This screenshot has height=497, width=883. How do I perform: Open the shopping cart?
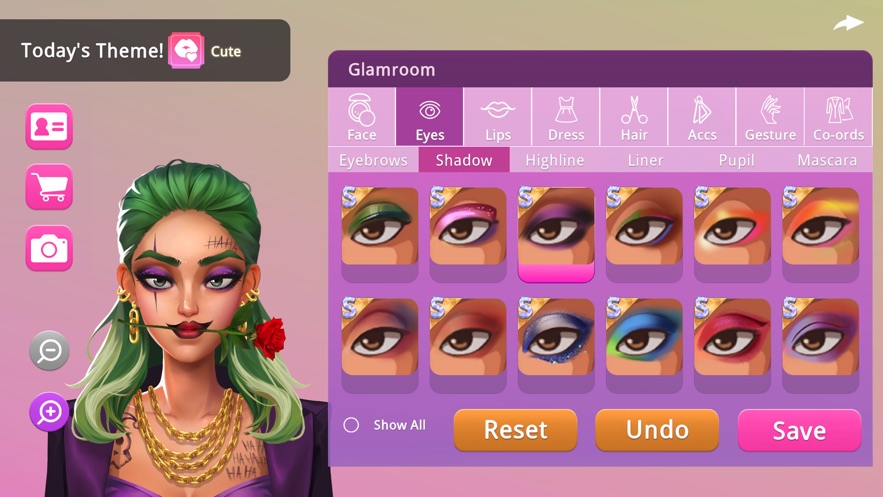(x=49, y=187)
